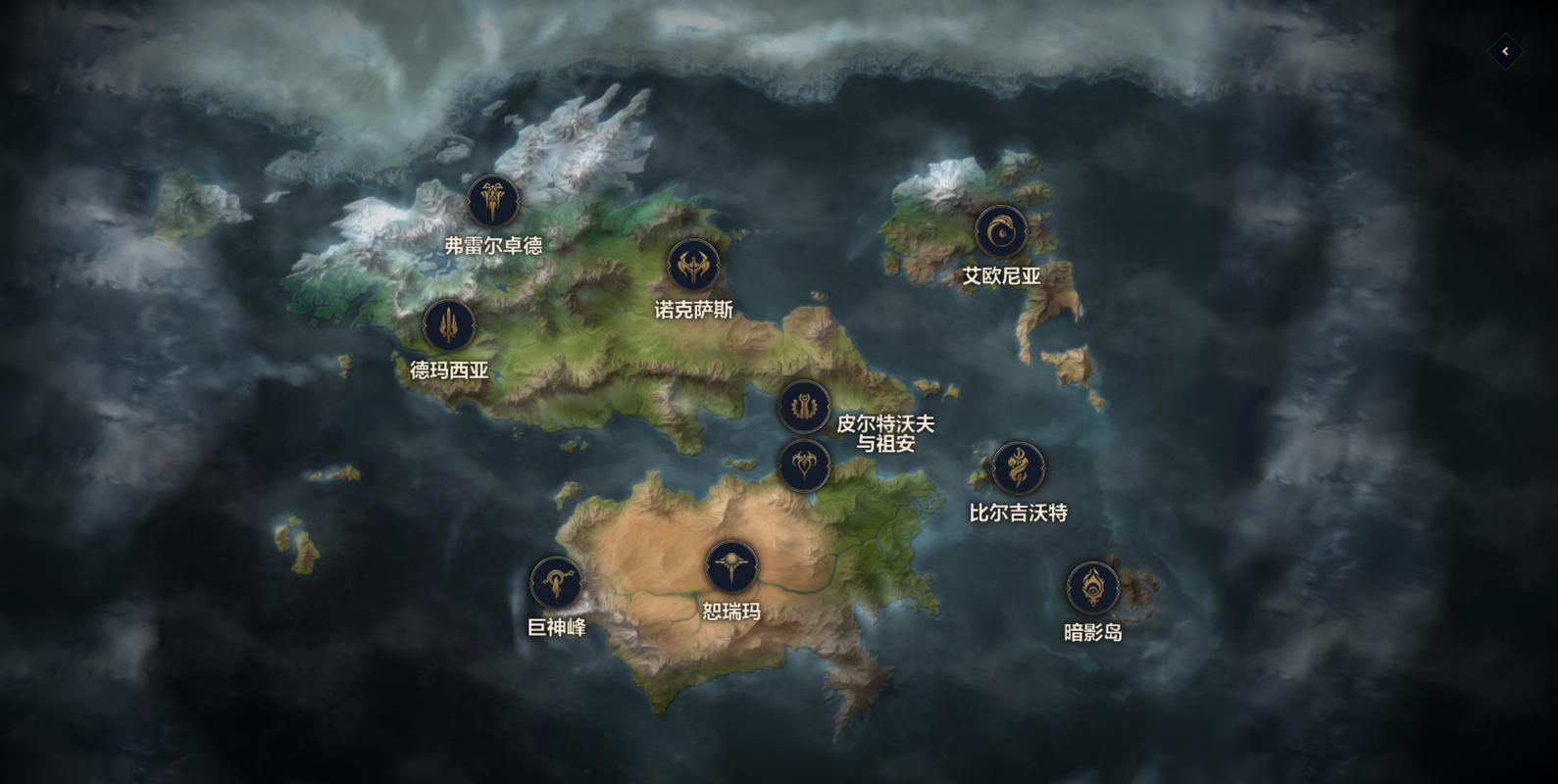Select the 皮尔特沃夫与祖安 region marker
This screenshot has height=784, width=1558.
[x=804, y=407]
